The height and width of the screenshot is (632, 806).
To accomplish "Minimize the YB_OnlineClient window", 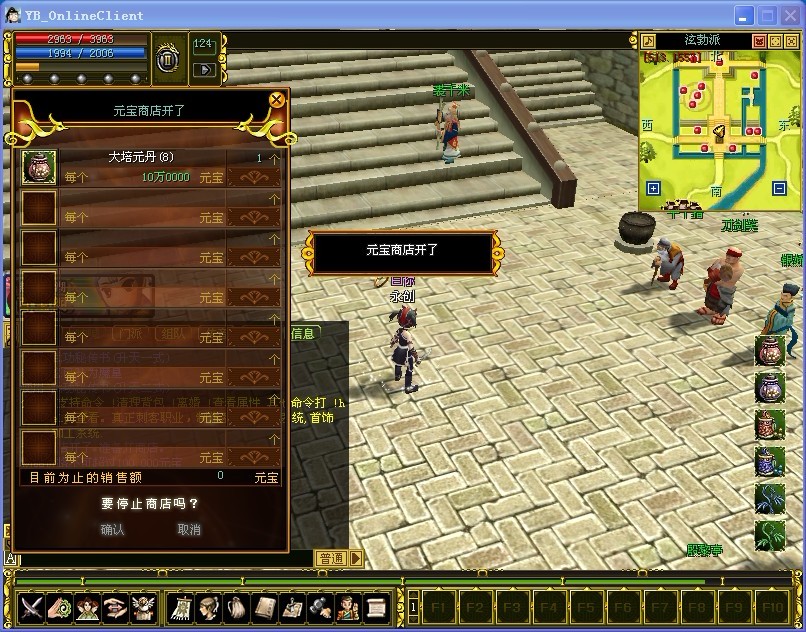I will (745, 15).
